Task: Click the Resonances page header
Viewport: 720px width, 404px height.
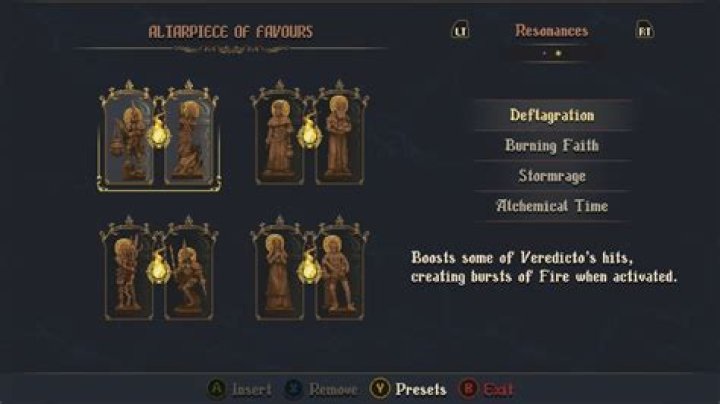Action: pyautogui.click(x=551, y=31)
